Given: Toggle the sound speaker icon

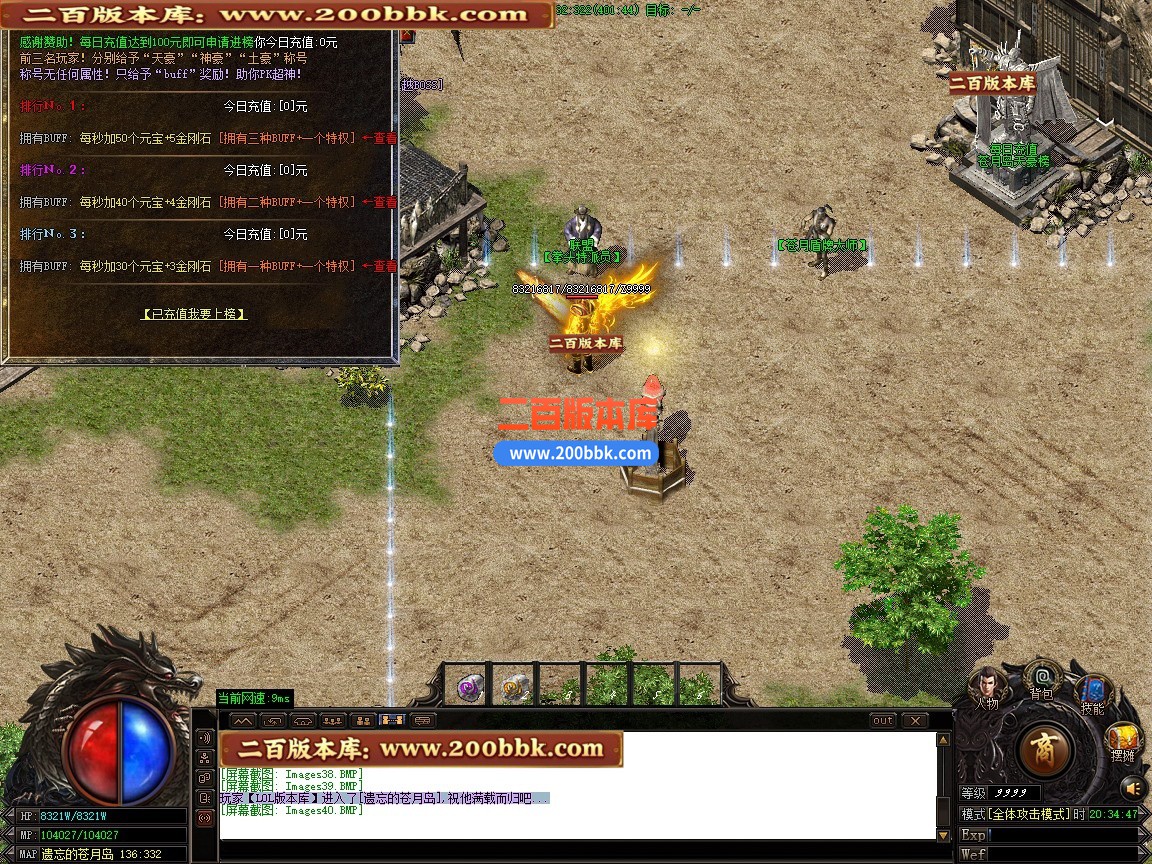Looking at the screenshot, I should click(1133, 787).
